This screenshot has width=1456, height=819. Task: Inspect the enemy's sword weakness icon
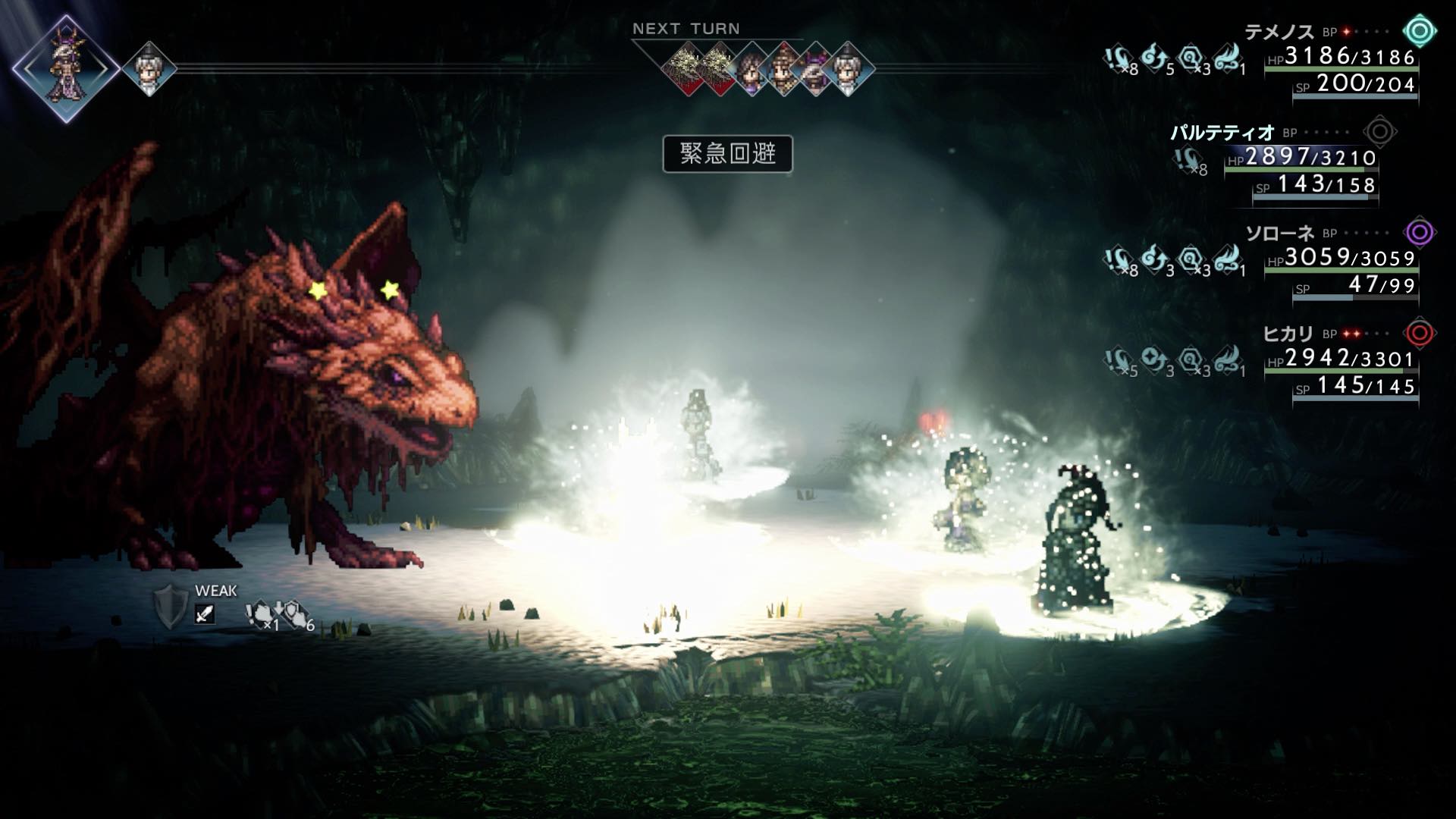click(x=205, y=613)
